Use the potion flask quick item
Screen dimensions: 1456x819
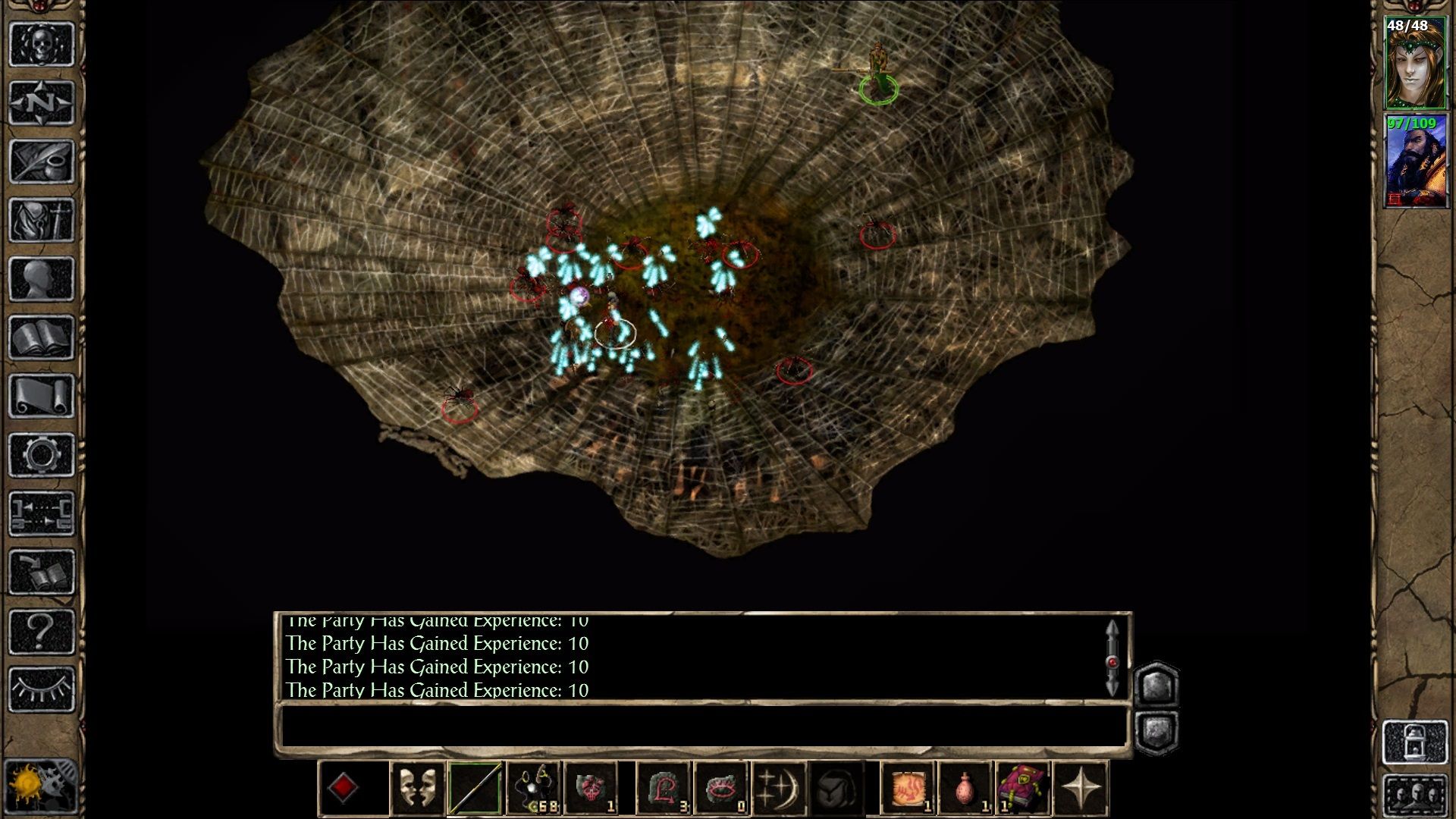[965, 789]
